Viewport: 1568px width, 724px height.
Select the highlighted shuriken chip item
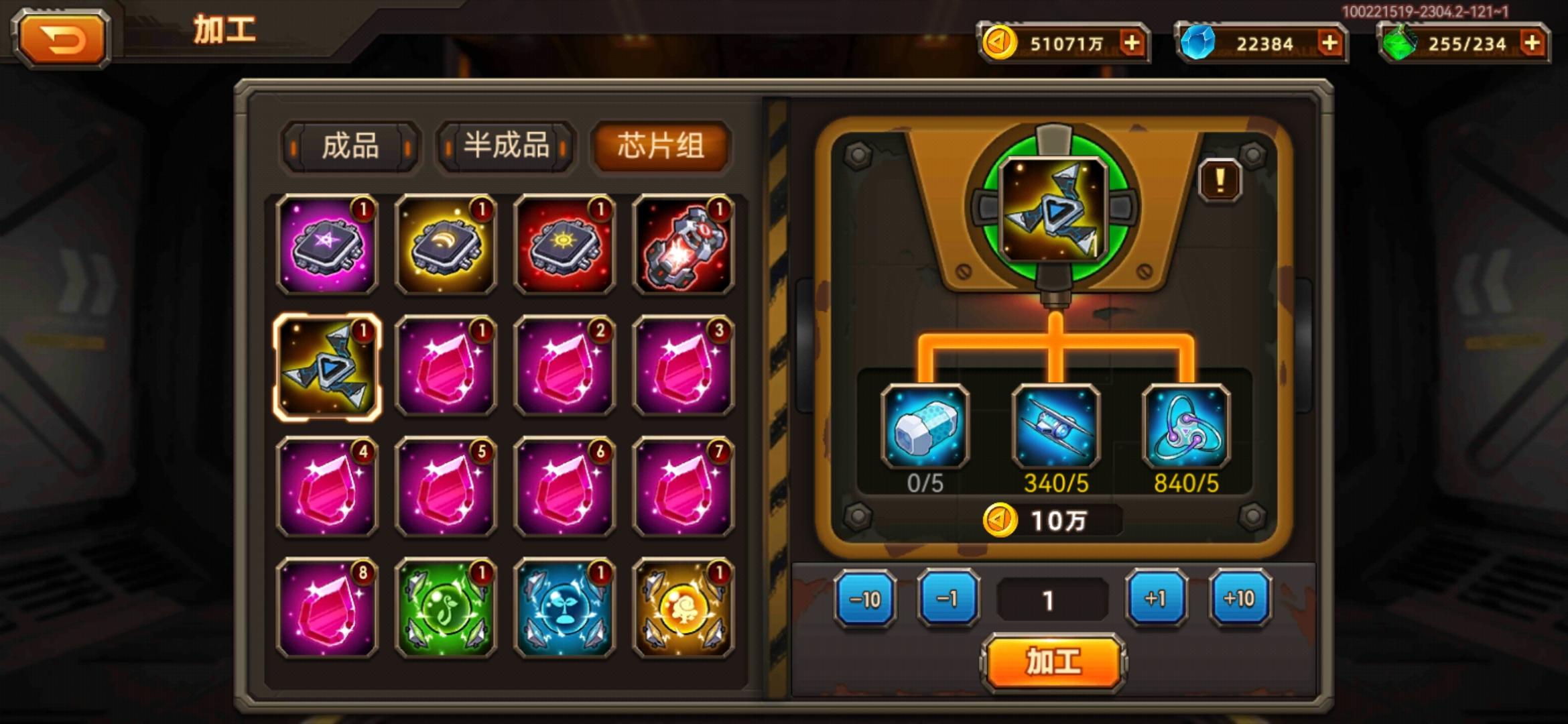pyautogui.click(x=326, y=365)
